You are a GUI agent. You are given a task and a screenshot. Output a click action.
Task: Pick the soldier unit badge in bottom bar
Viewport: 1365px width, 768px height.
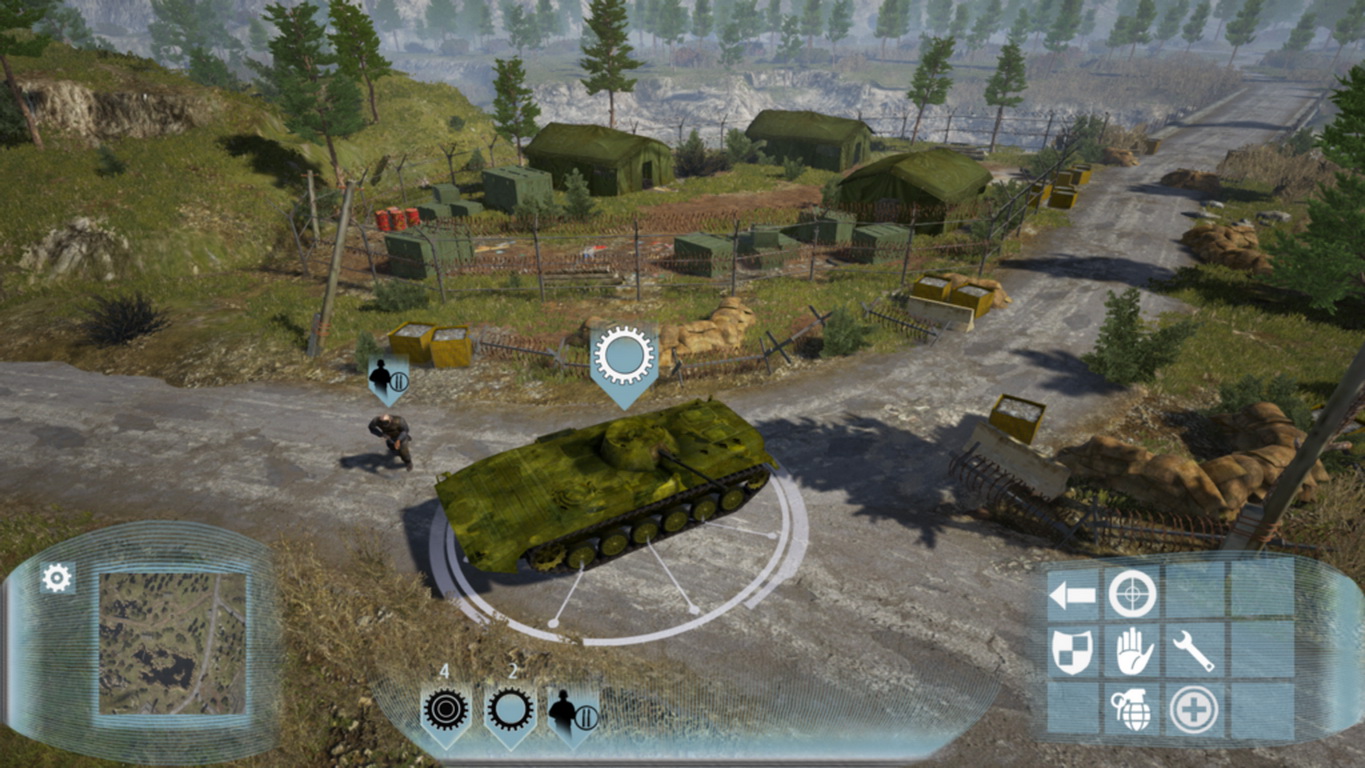[x=573, y=712]
